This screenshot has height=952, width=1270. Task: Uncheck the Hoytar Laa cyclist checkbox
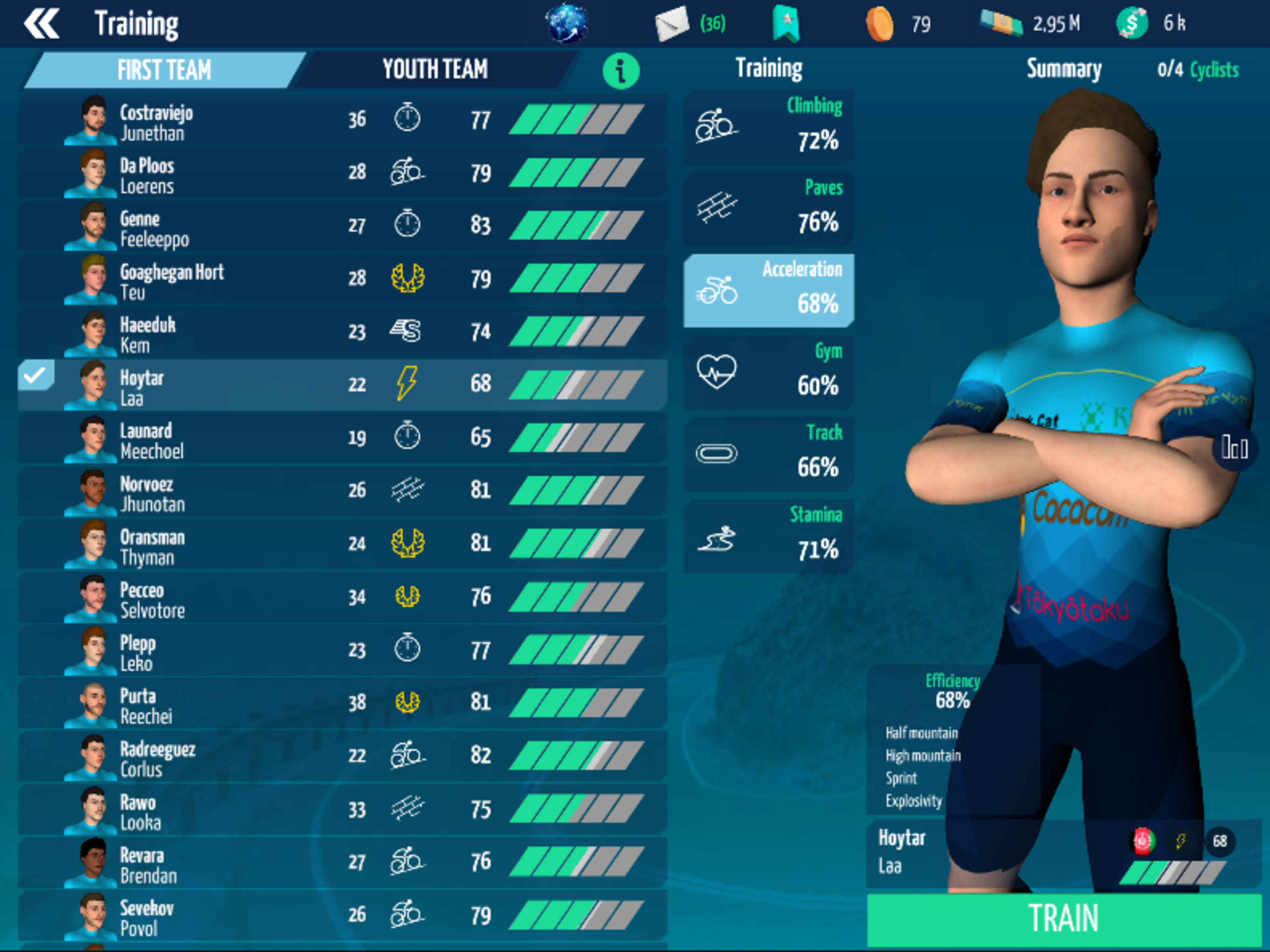[x=36, y=376]
